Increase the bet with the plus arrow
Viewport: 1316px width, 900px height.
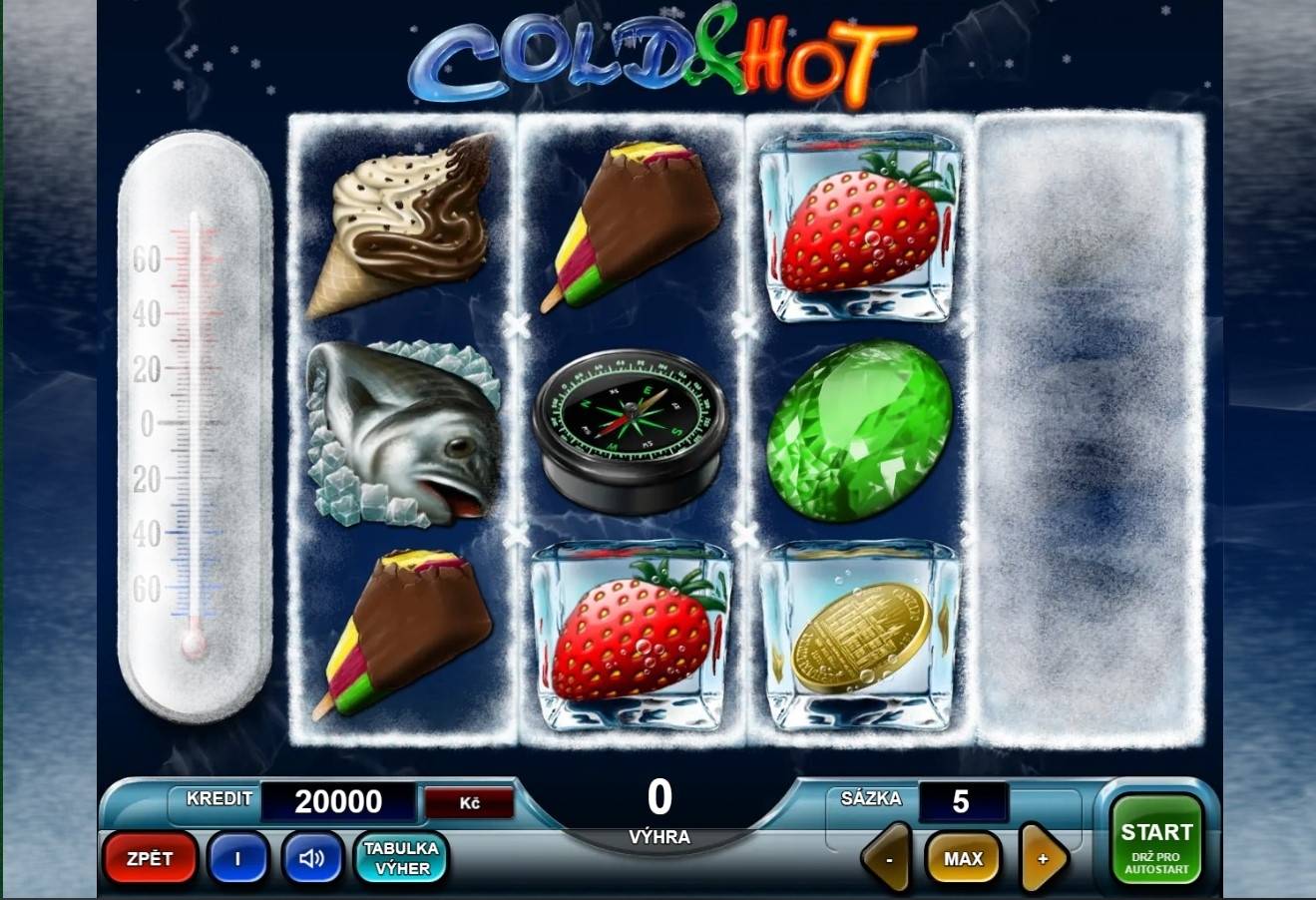click(x=1043, y=858)
